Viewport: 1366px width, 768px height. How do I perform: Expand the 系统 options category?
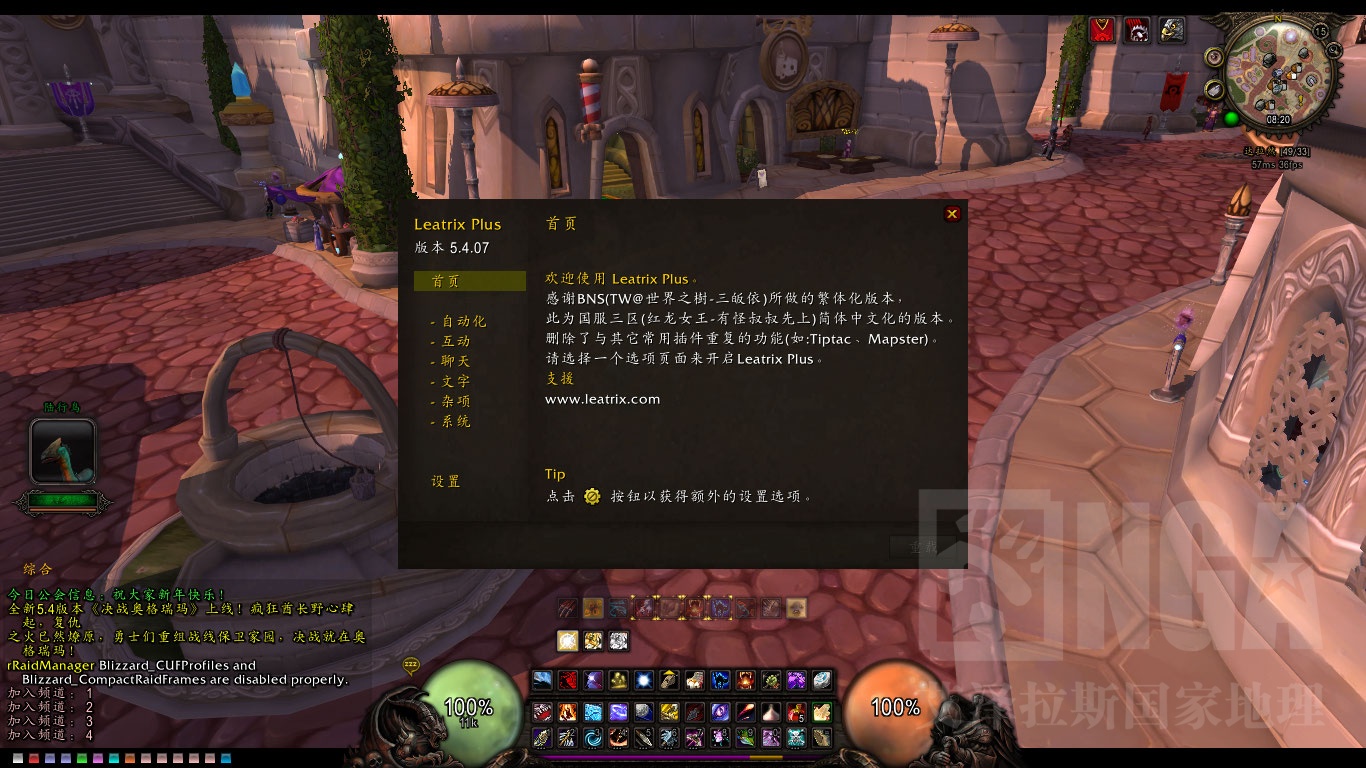[455, 421]
